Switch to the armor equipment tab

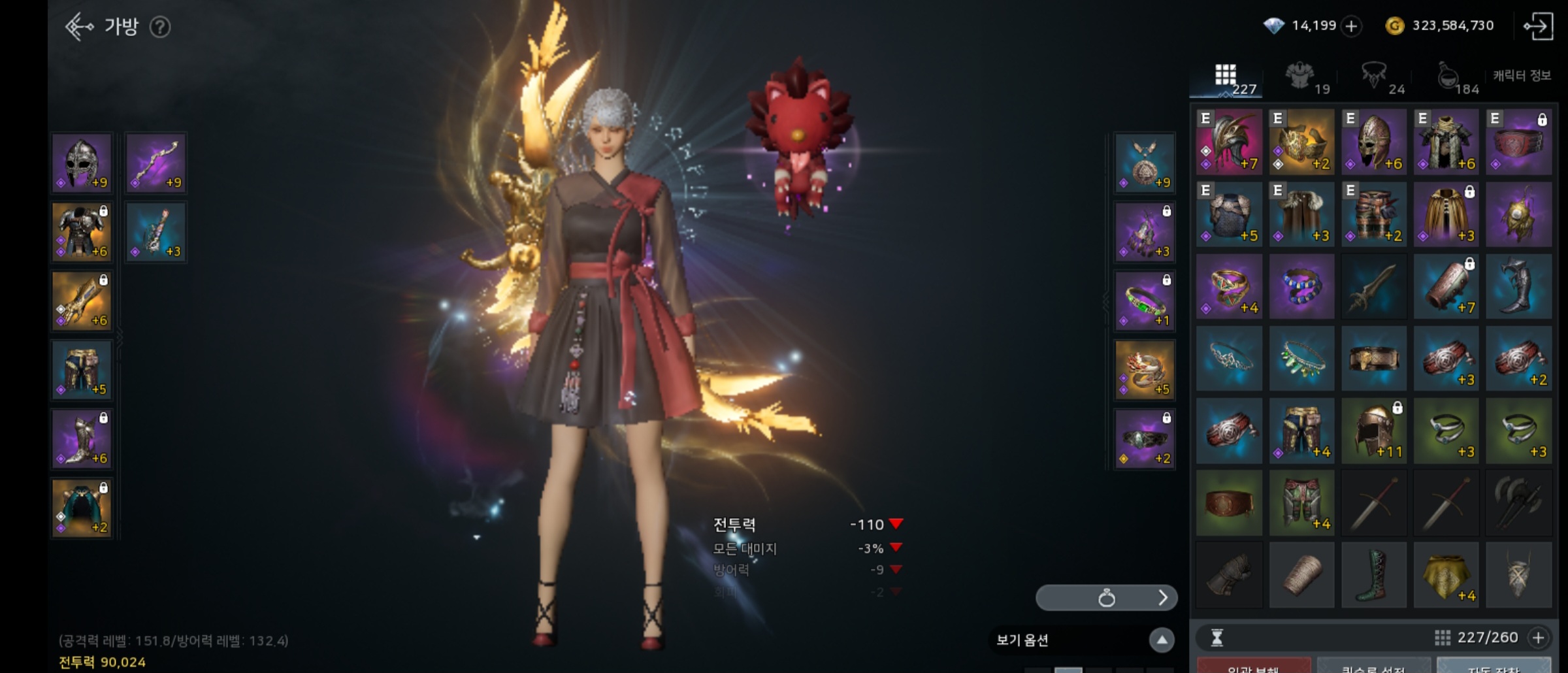coord(1301,77)
